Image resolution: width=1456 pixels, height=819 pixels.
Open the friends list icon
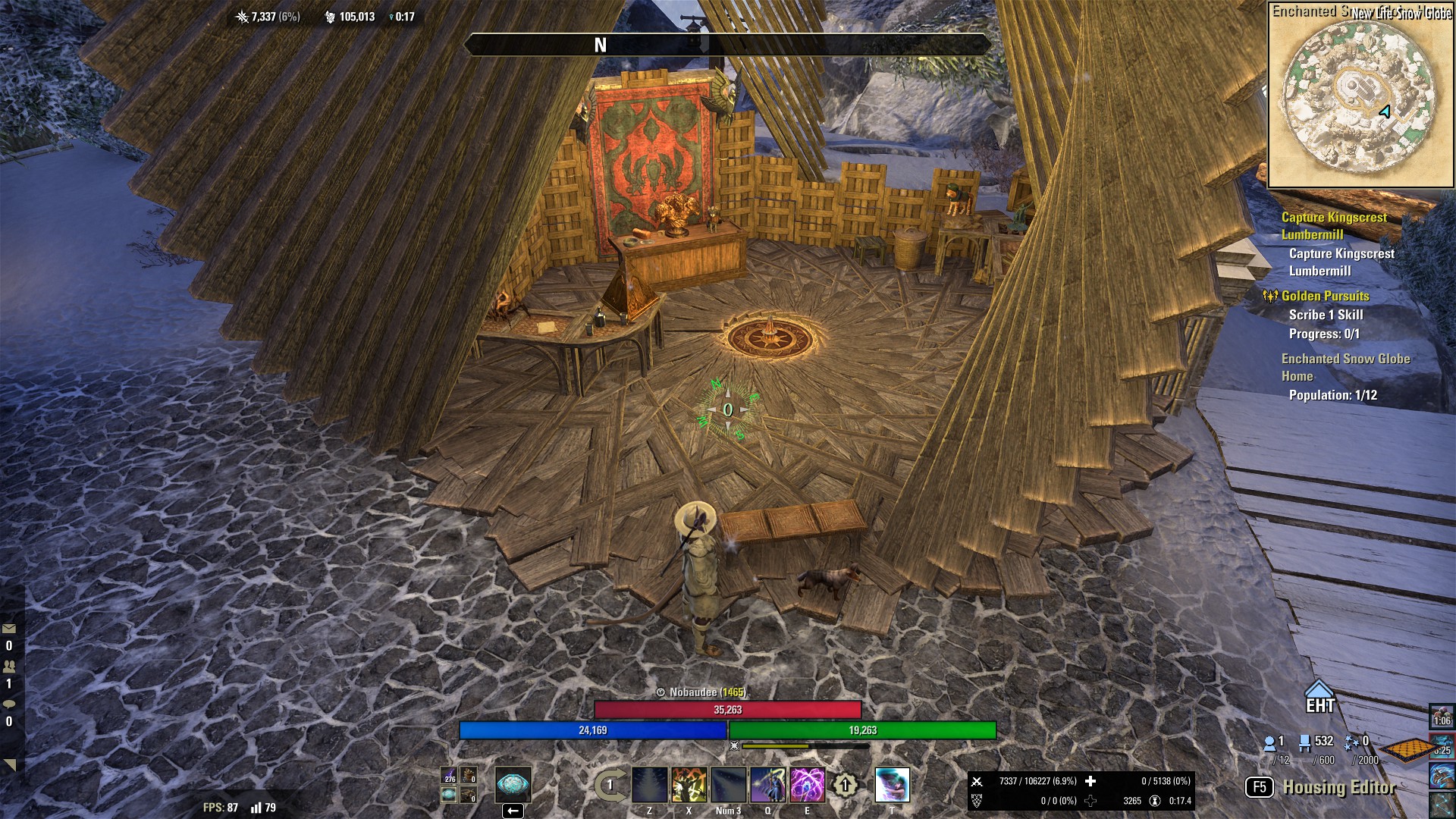pyautogui.click(x=9, y=667)
